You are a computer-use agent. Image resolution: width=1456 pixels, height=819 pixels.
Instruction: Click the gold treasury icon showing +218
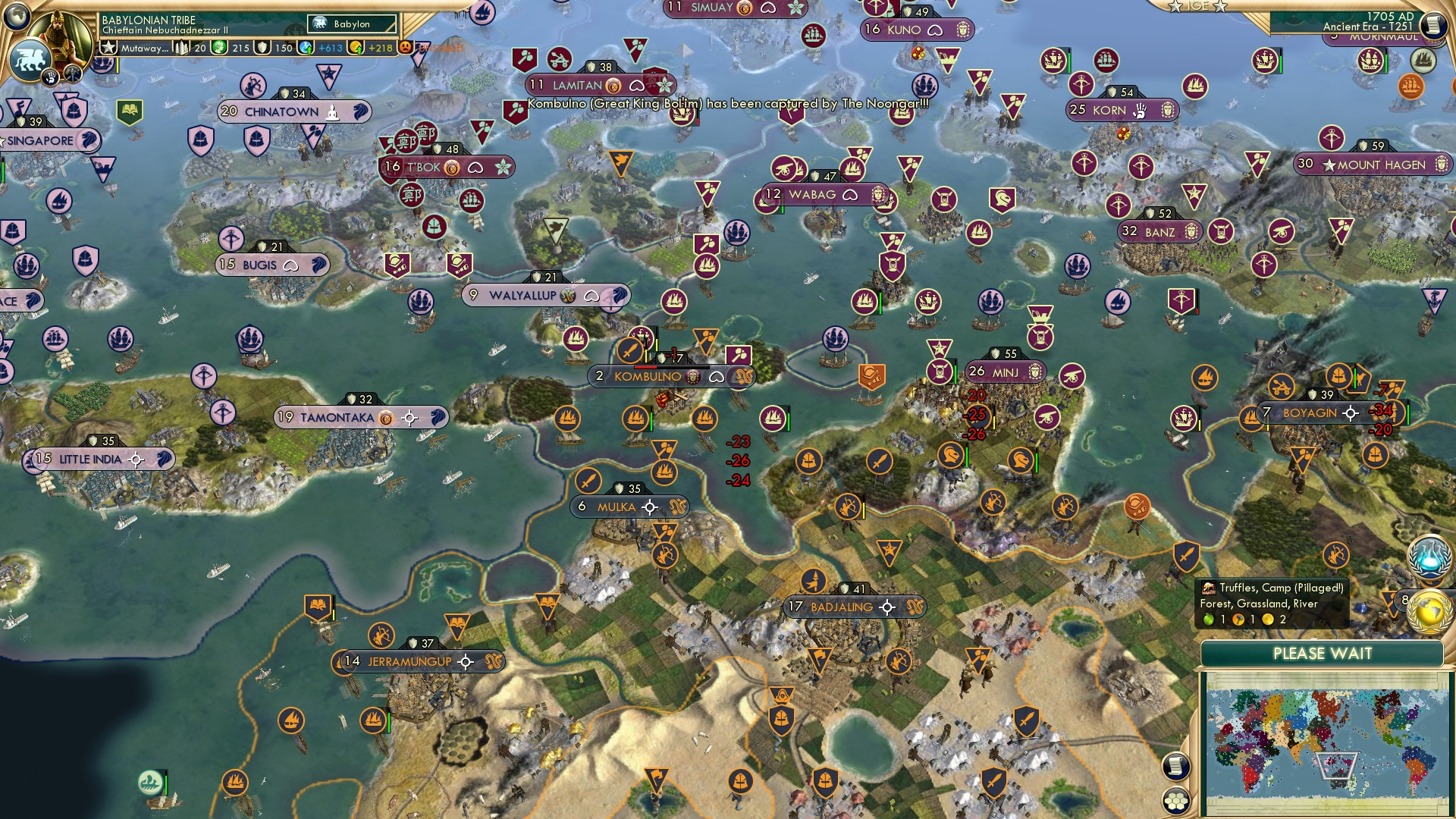(356, 46)
